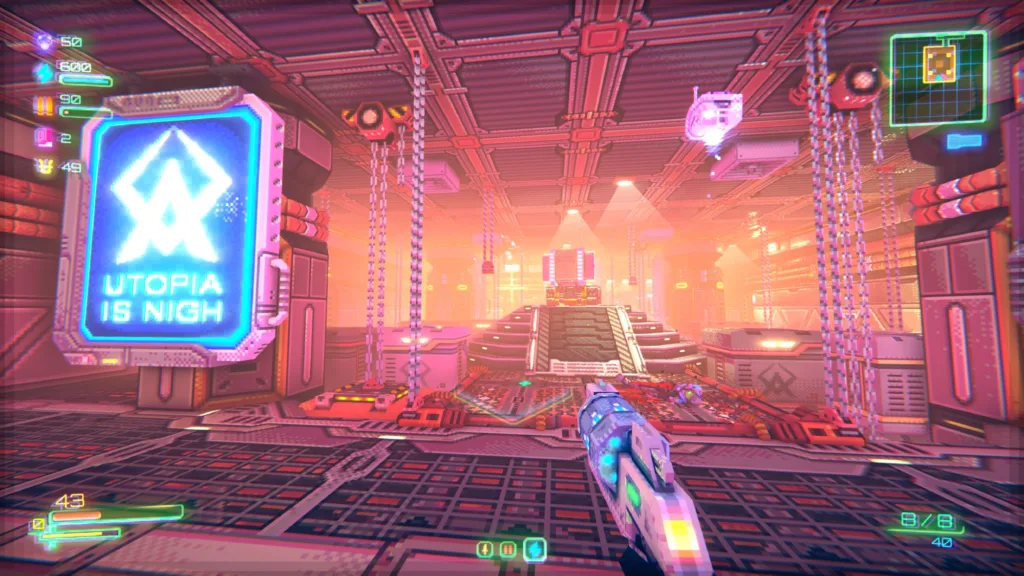Click the pink keycard icon
The image size is (1024, 576).
point(43,136)
